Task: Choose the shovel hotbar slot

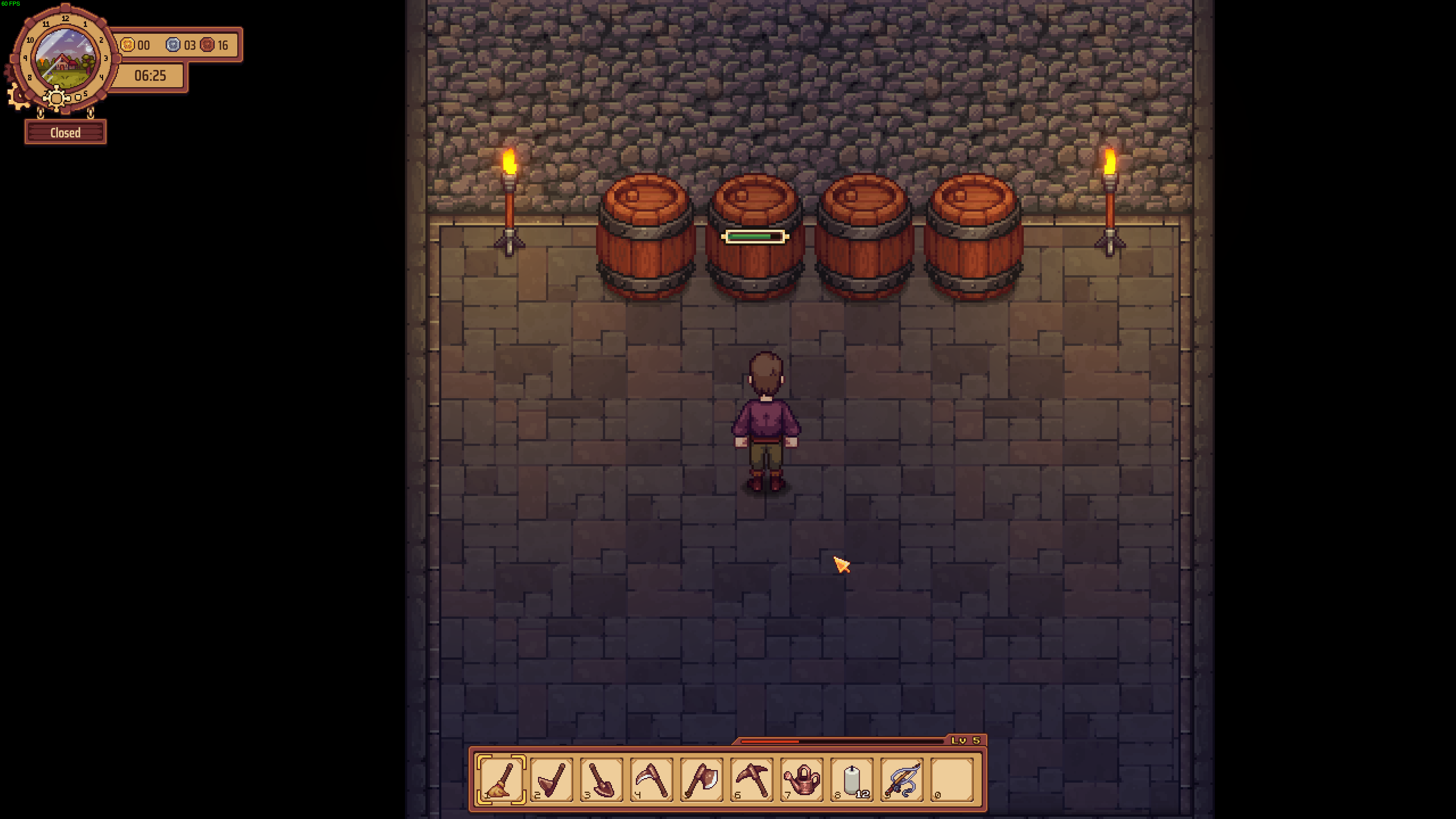Action: [x=601, y=780]
